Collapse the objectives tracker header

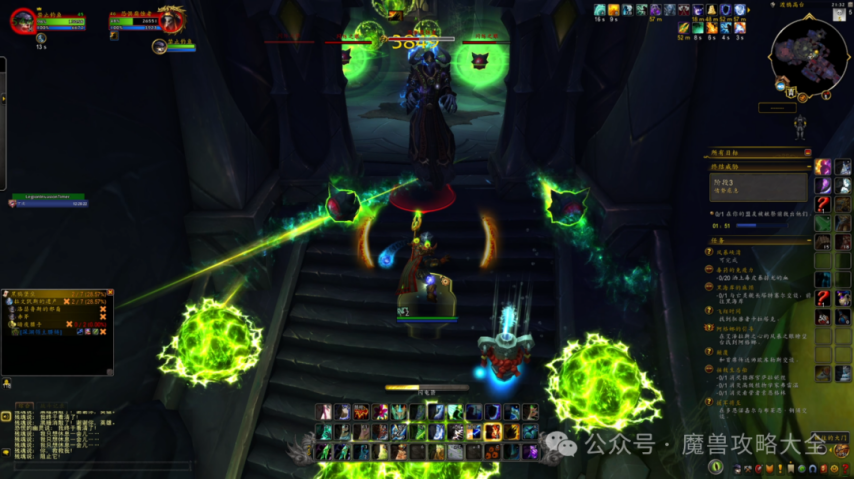808,152
